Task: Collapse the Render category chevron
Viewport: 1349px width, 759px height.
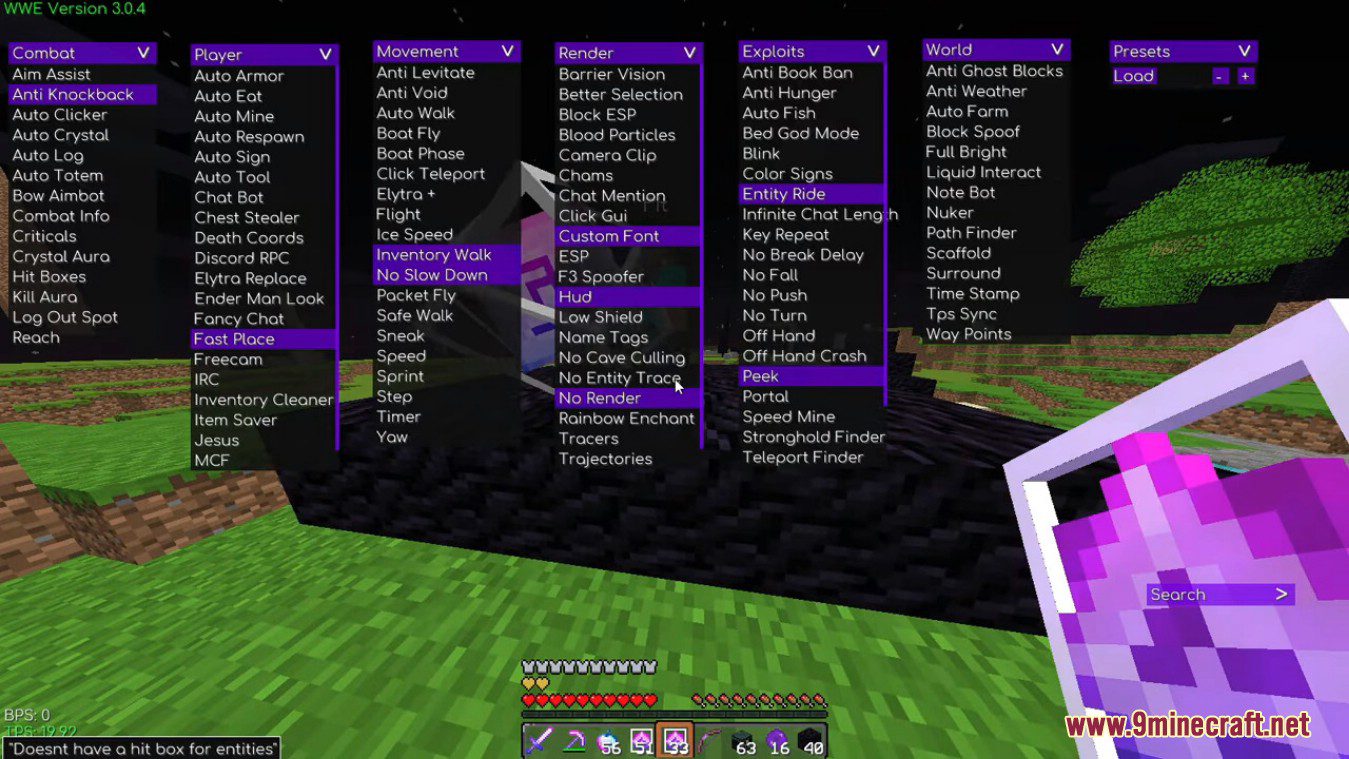Action: (x=688, y=52)
